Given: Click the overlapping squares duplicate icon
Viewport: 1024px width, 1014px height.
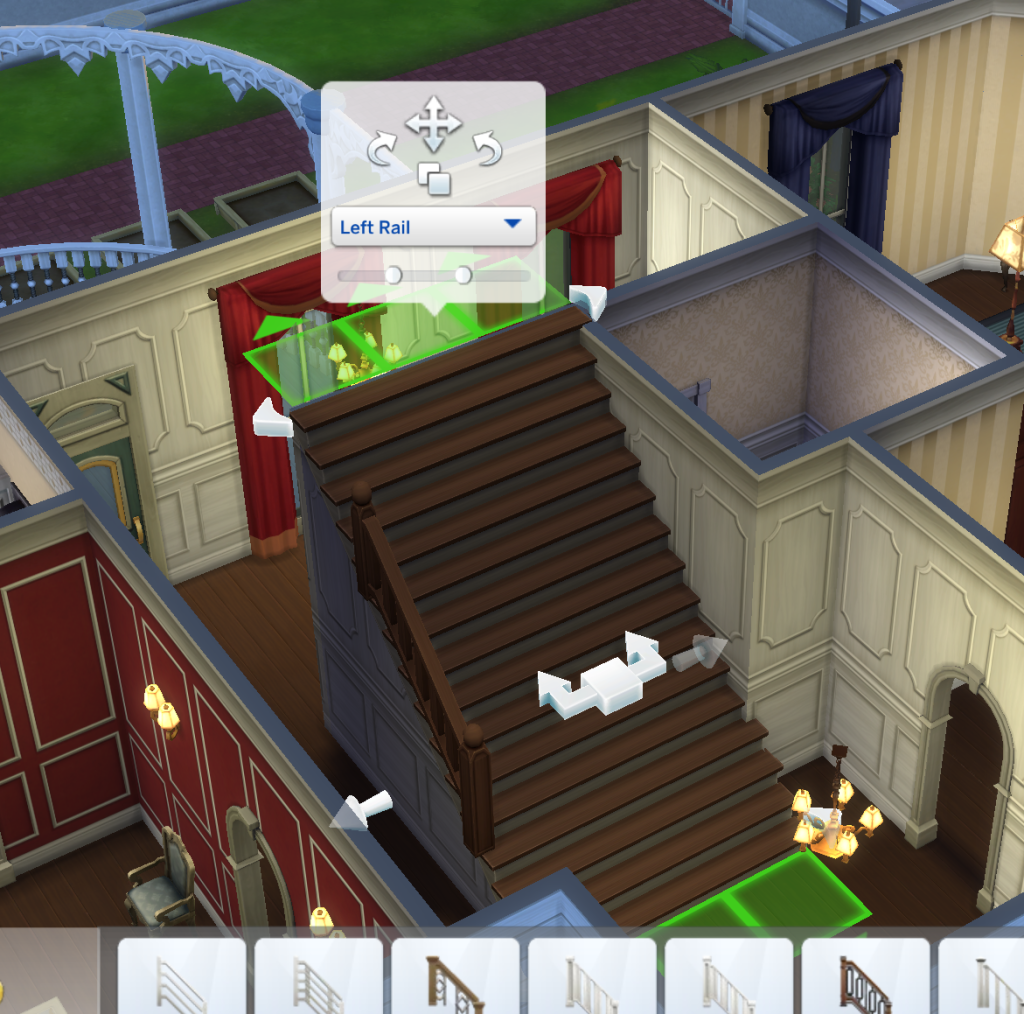Looking at the screenshot, I should click(434, 179).
